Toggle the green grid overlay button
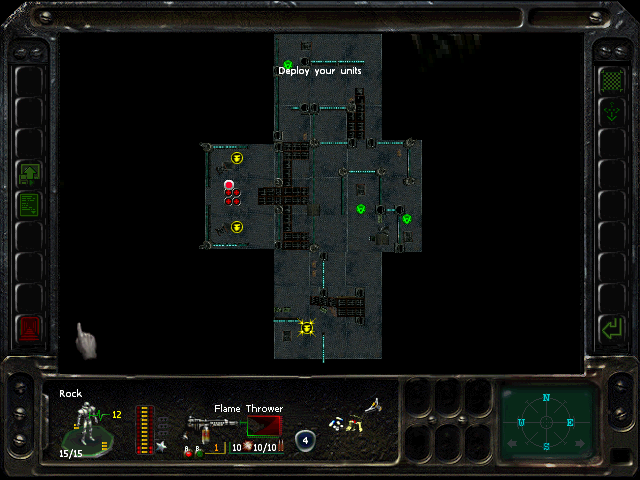Screen dimensions: 640x480 [x=610, y=79]
